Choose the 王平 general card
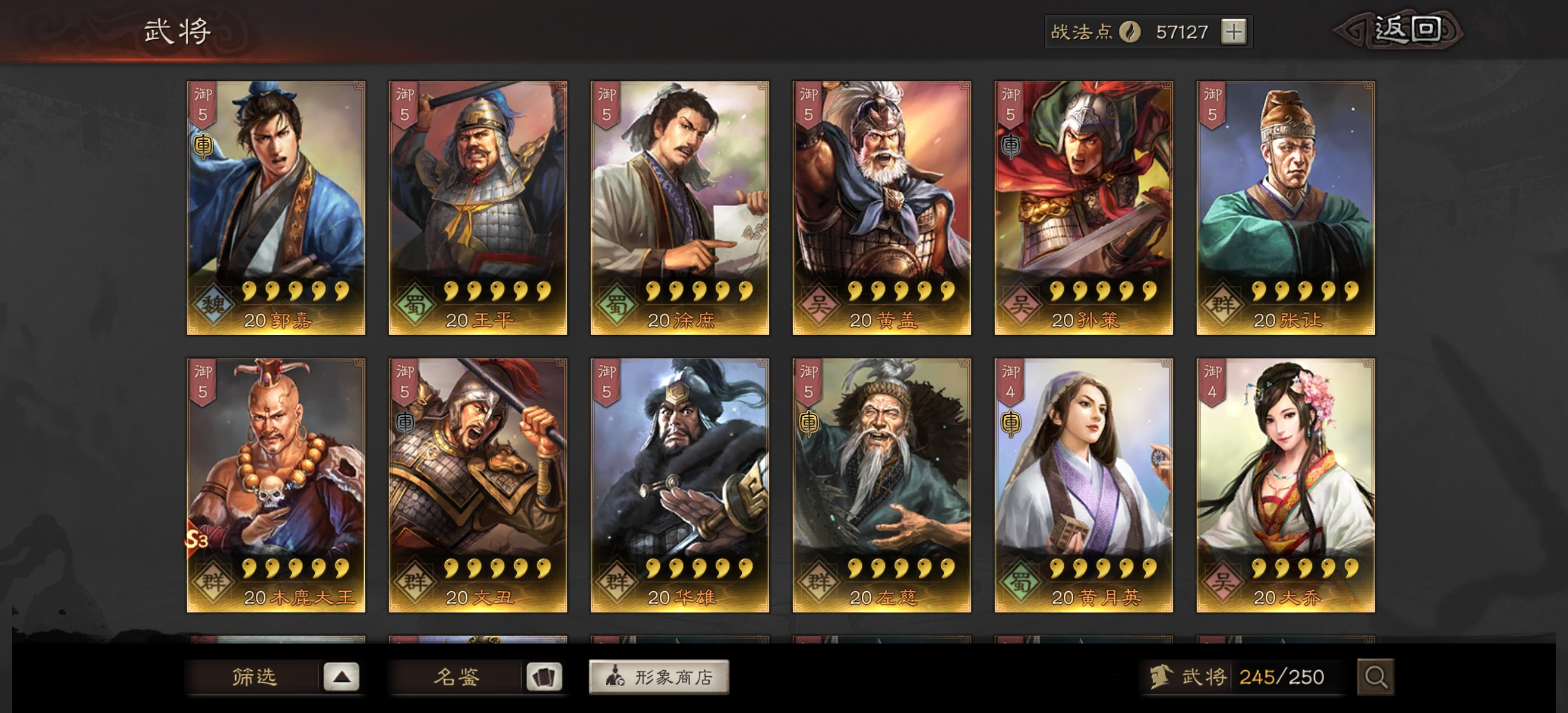This screenshot has height=713, width=1568. click(478, 207)
